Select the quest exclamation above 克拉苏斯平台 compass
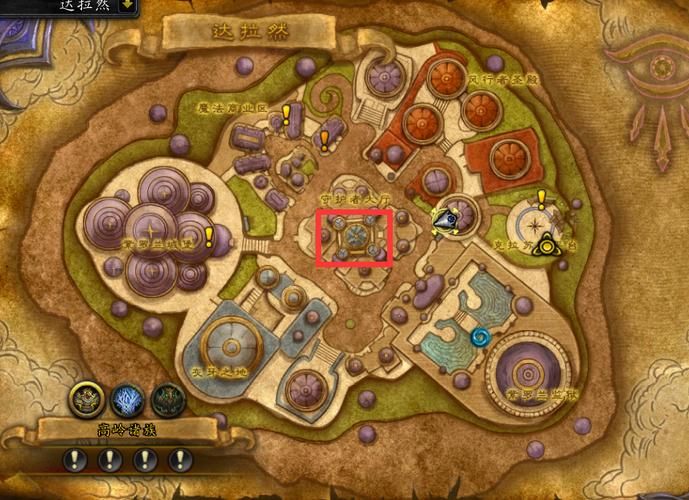Screen dimensions: 689x500 point(541,197)
